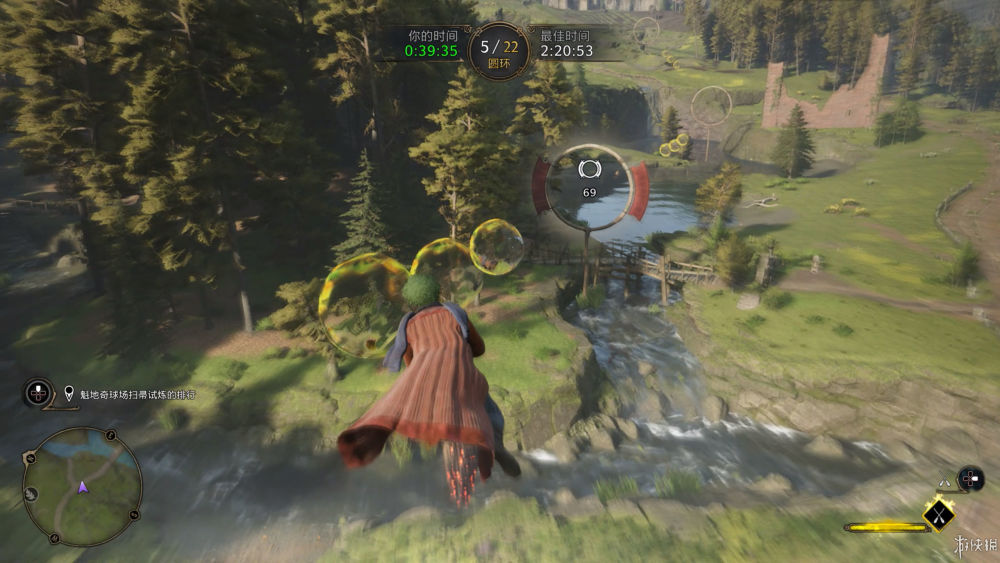Select the small crossed-brooms mount icon

pyautogui.click(x=943, y=484)
